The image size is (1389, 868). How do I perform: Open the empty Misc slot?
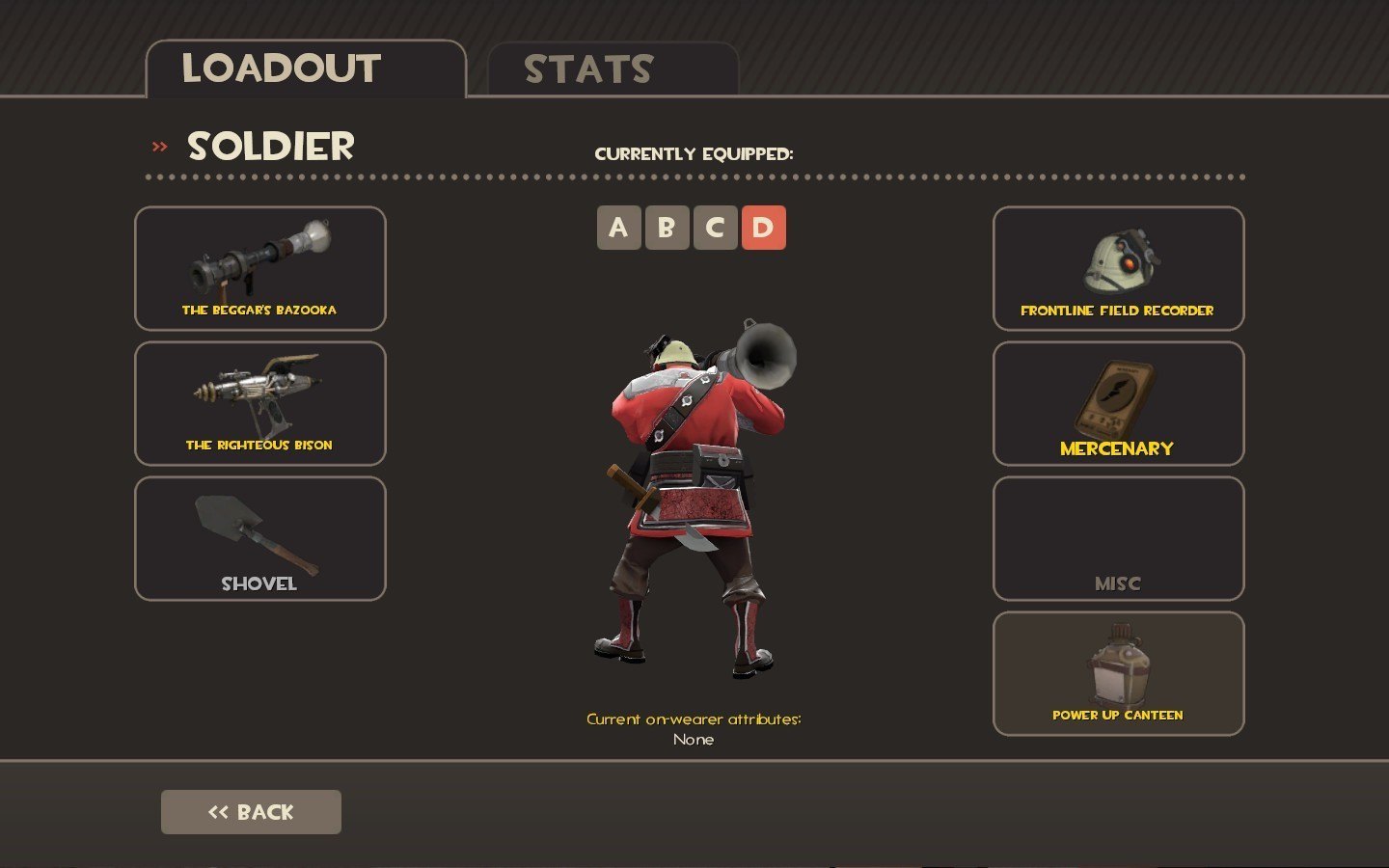(1118, 538)
